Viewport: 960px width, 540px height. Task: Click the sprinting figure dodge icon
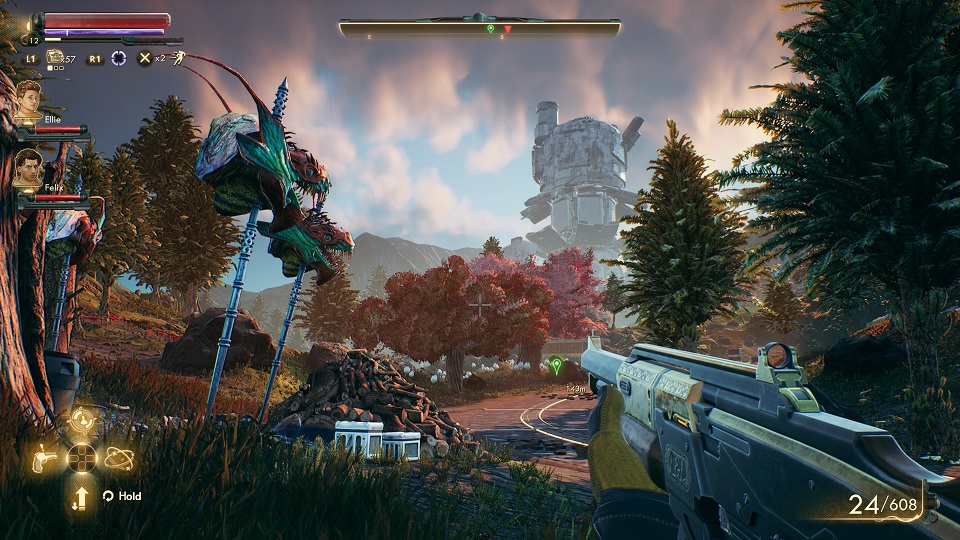(176, 58)
